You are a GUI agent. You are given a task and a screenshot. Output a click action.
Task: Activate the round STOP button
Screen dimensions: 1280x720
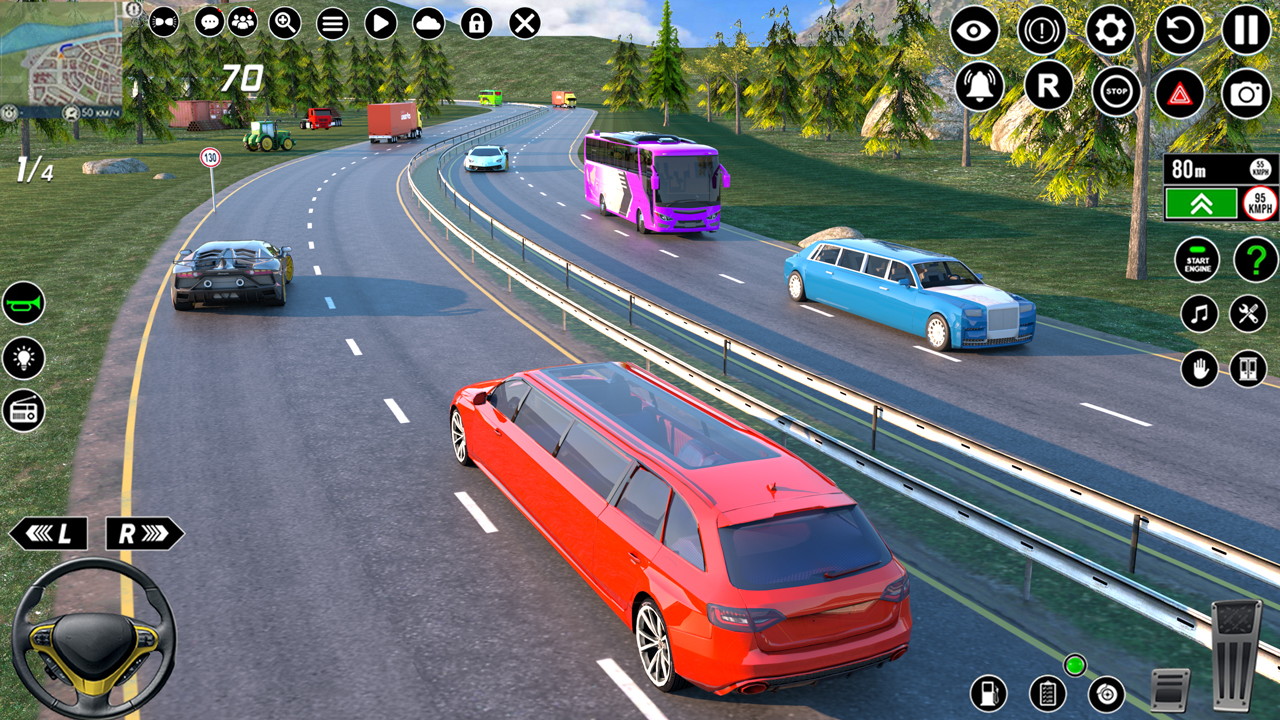(1116, 92)
